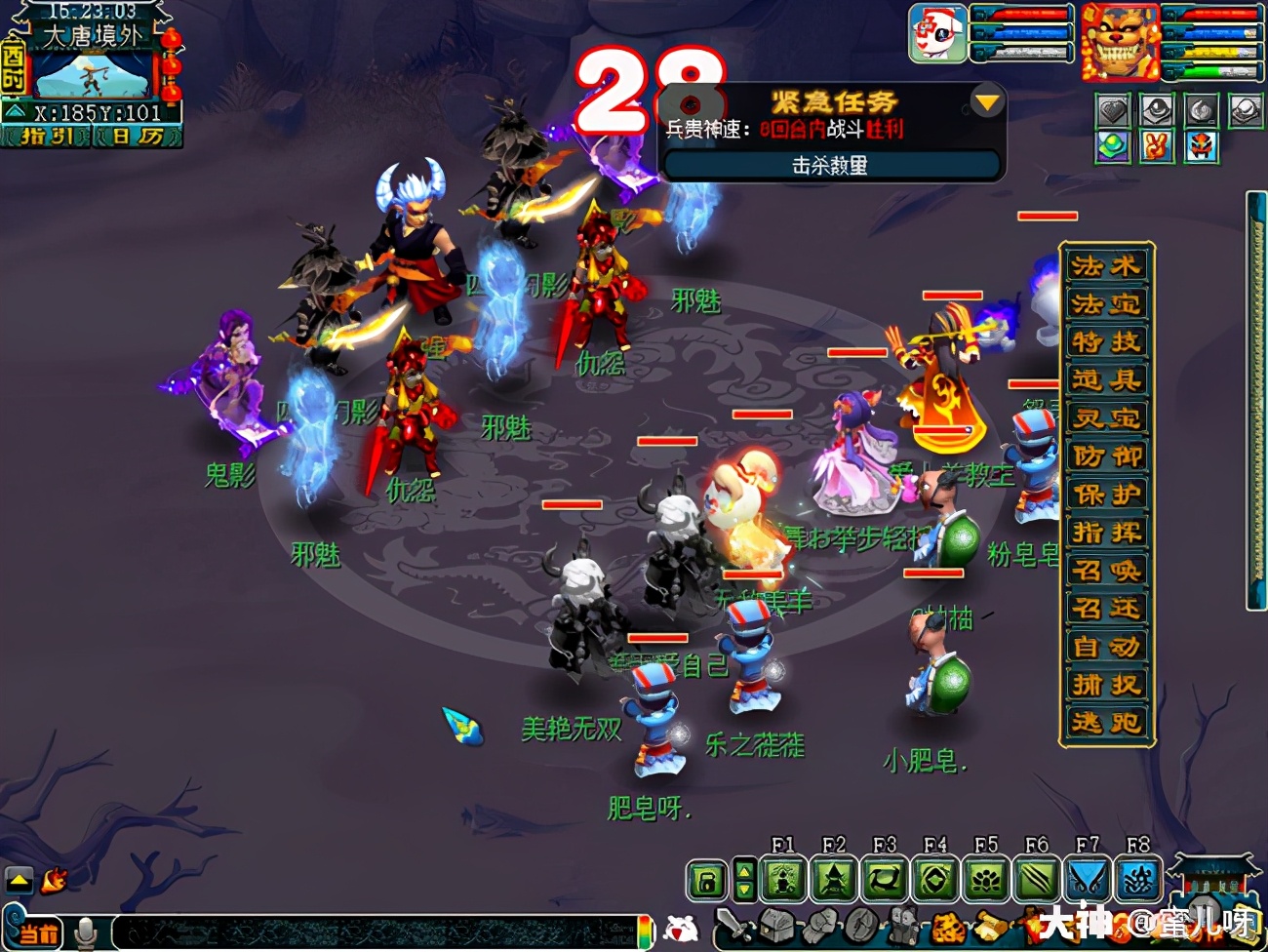The image size is (1268, 952).
Task: Use the F6 claw slash skill
Action: click(x=1037, y=881)
